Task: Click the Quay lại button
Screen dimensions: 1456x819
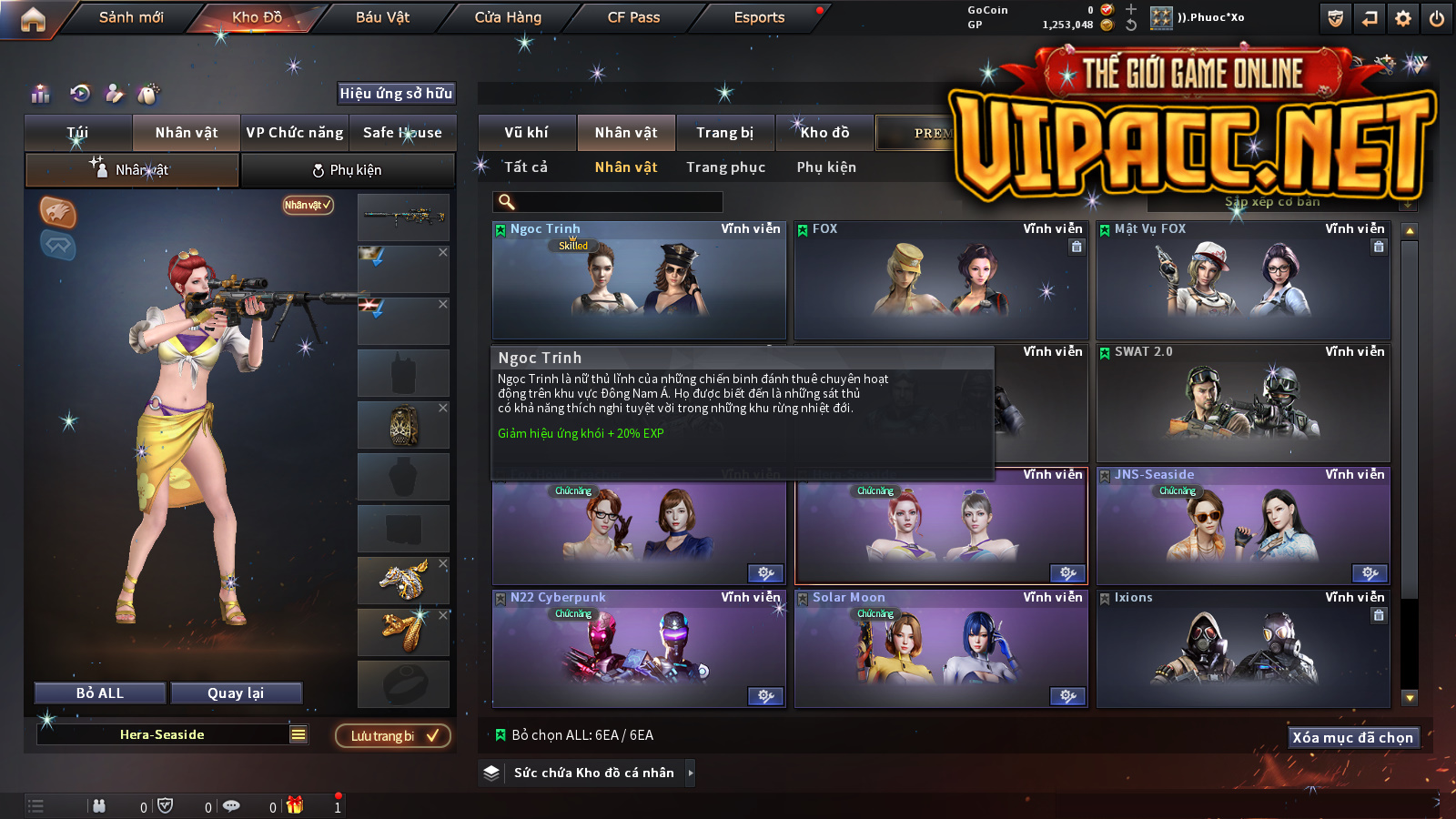Action: 236,693
